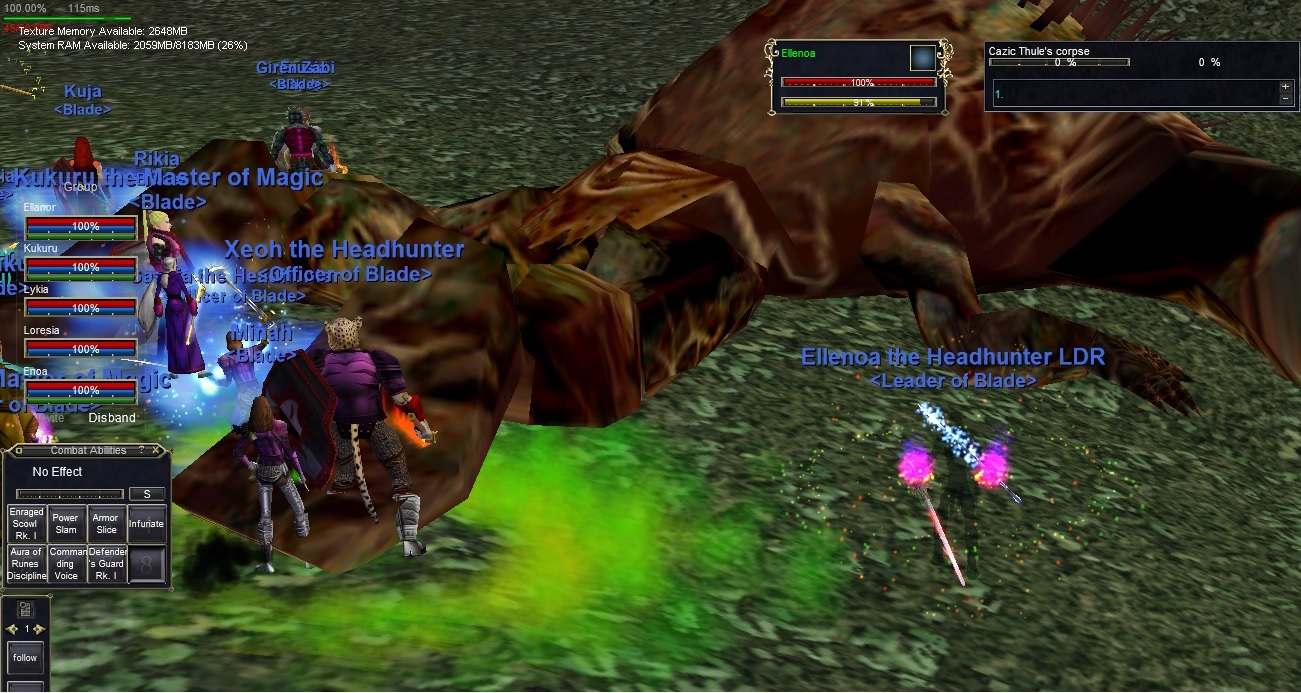
Task: Target Ellanor in the group list
Action: pyautogui.click(x=80, y=226)
